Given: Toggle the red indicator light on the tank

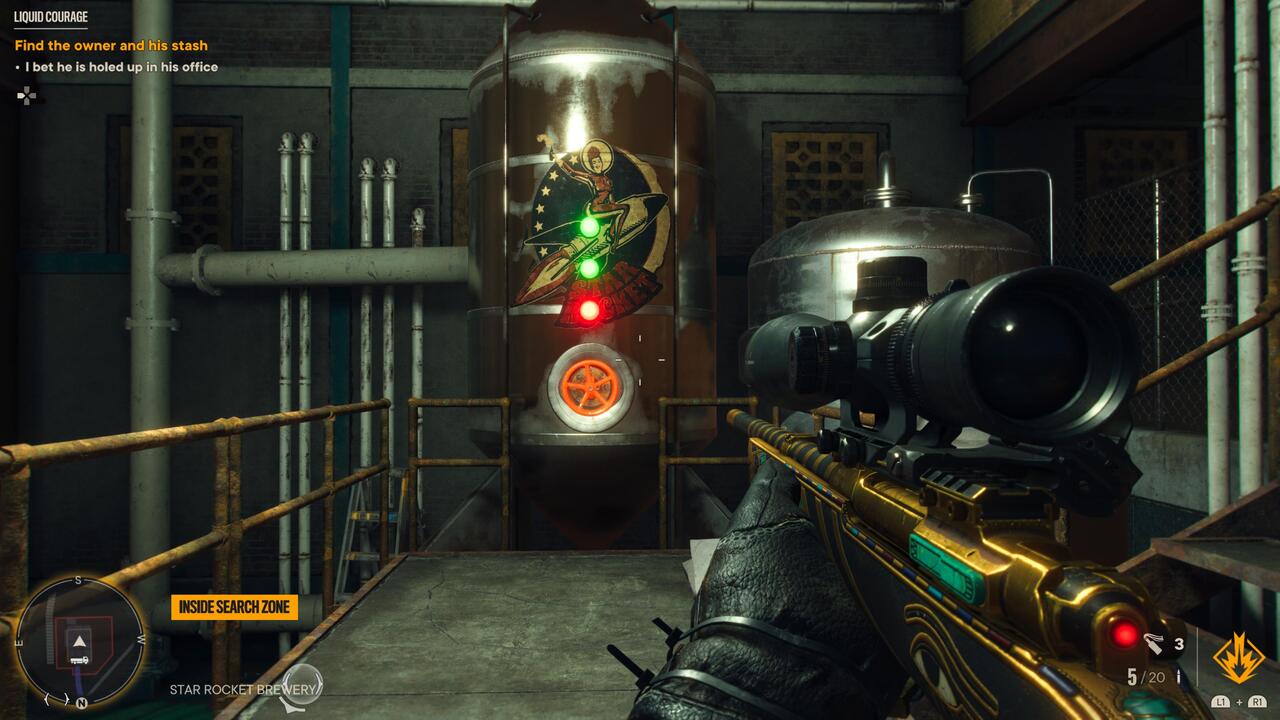Looking at the screenshot, I should (x=589, y=312).
